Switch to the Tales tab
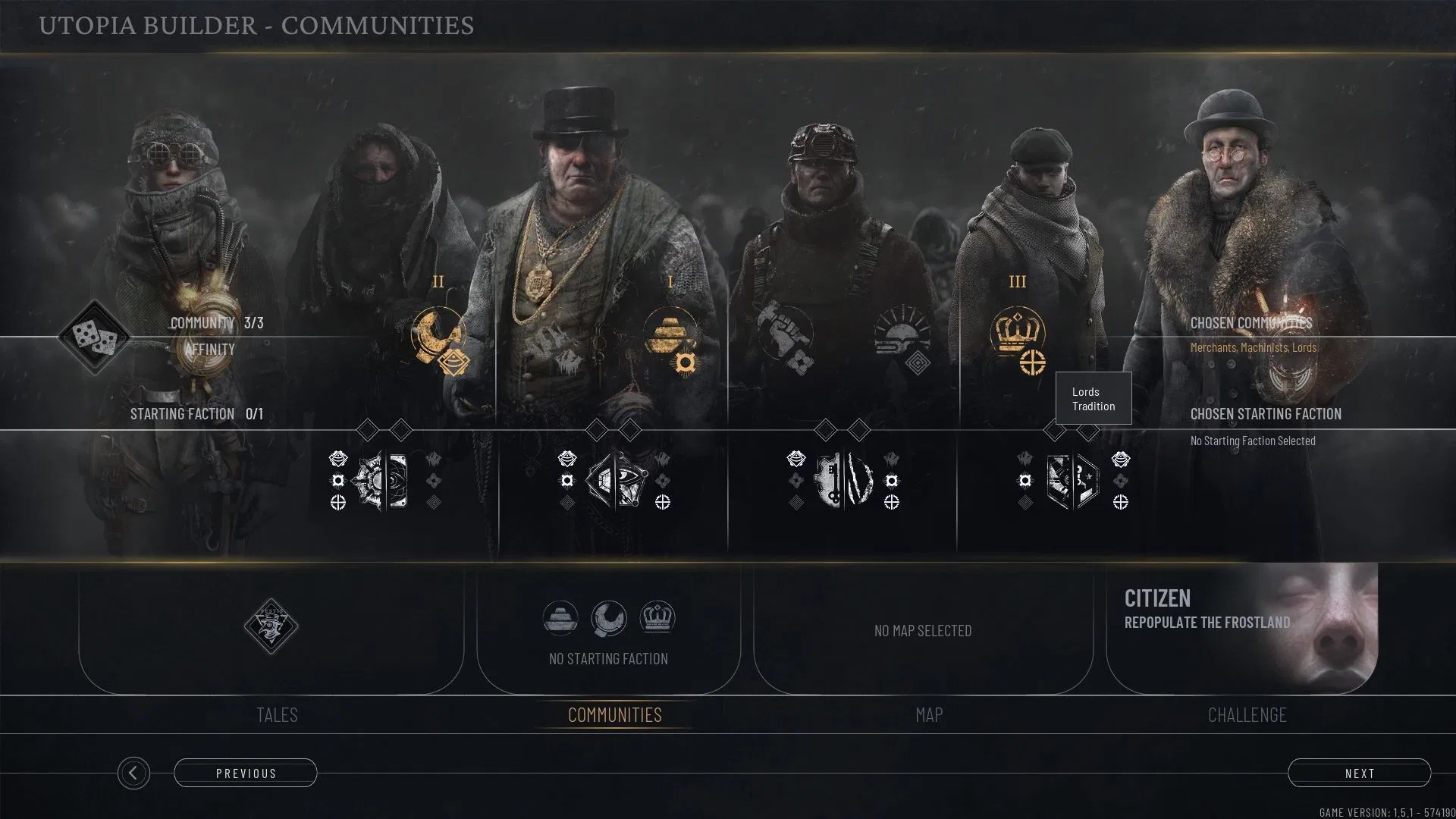This screenshot has height=819, width=1456. pos(277,714)
